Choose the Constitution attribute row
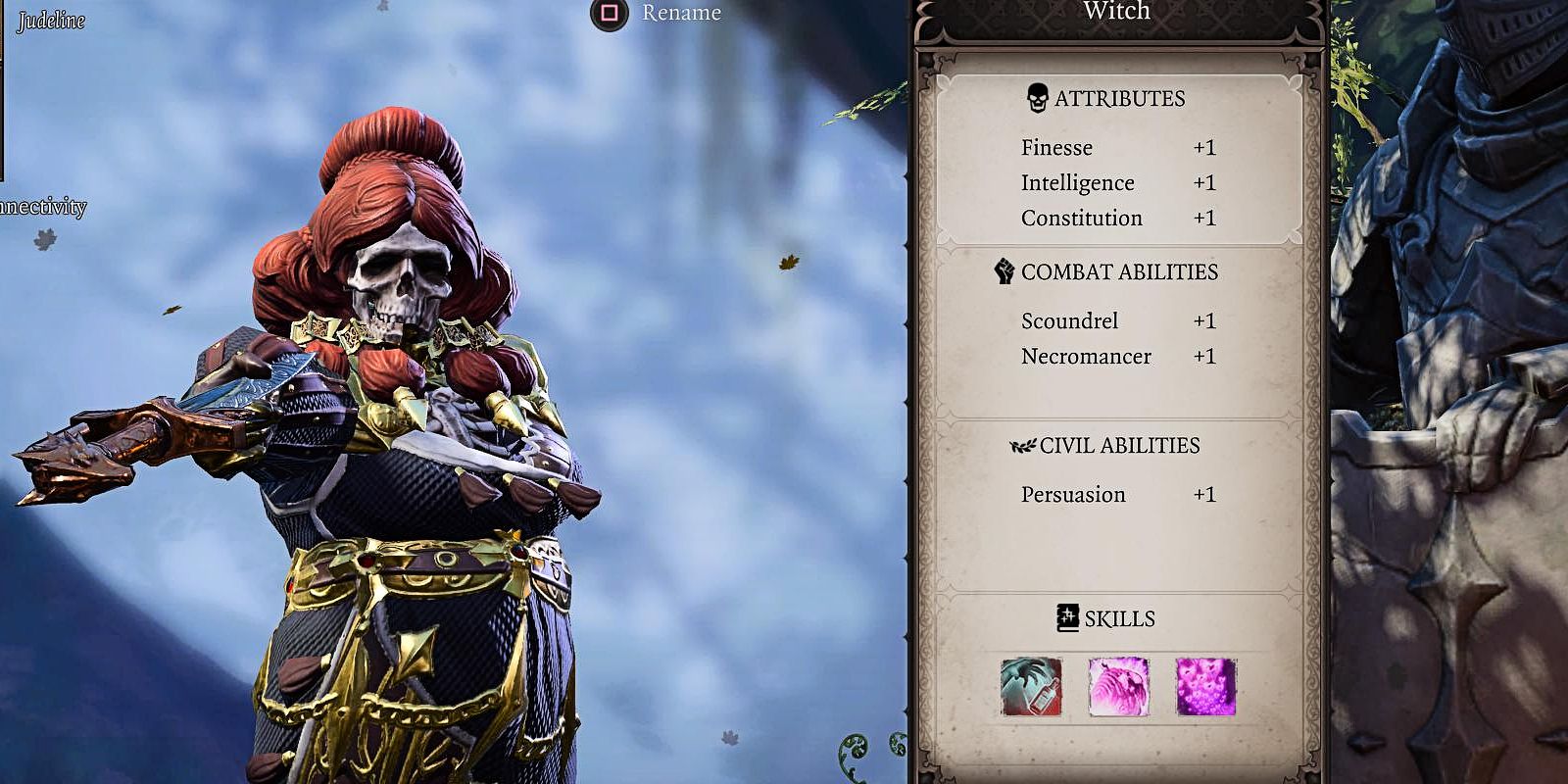Screen dimensions: 1568x784 pos(1117,219)
